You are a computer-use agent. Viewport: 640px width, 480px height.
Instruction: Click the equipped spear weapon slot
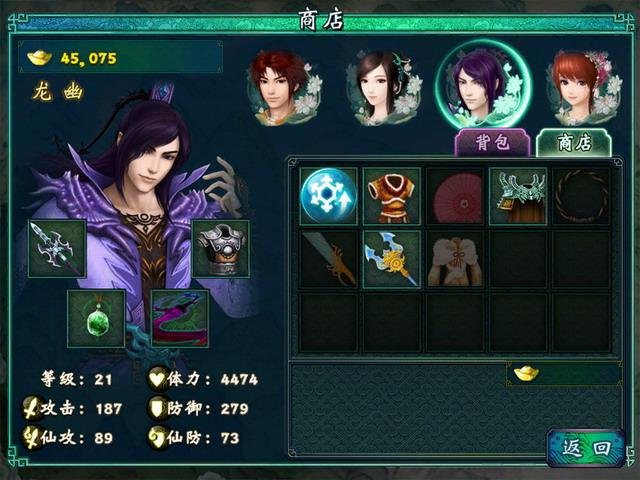(57, 249)
